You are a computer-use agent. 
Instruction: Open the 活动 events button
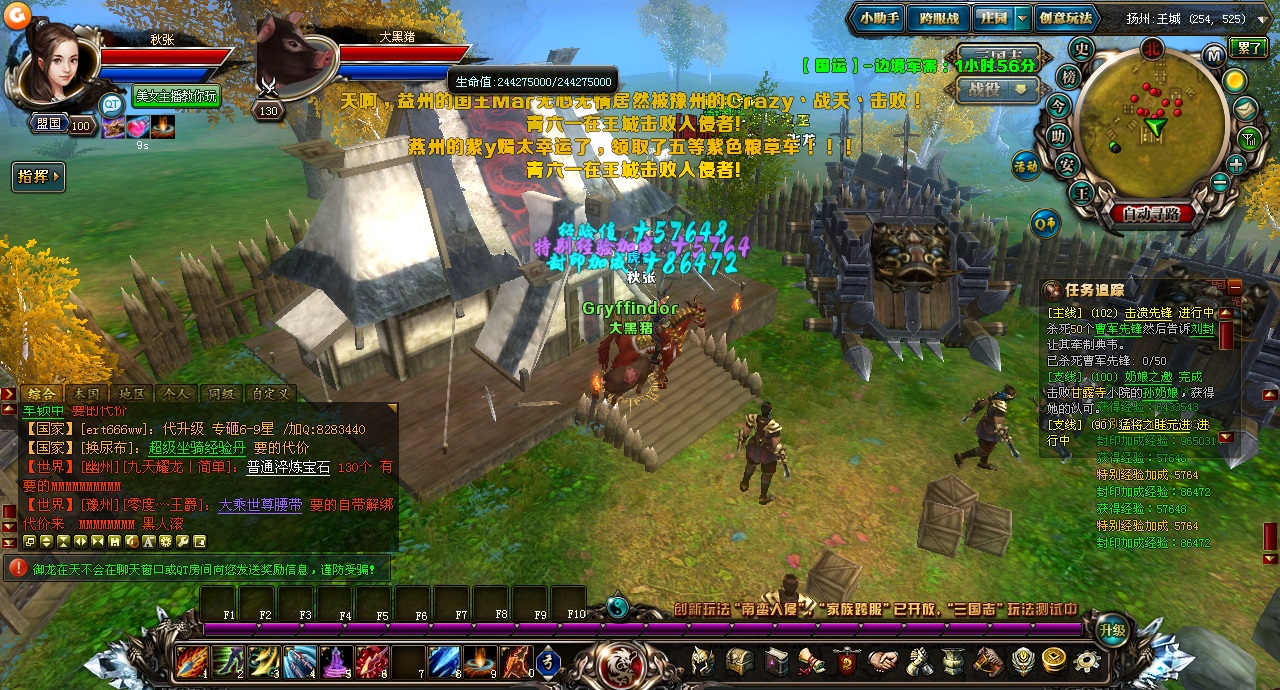pyautogui.click(x=1026, y=164)
